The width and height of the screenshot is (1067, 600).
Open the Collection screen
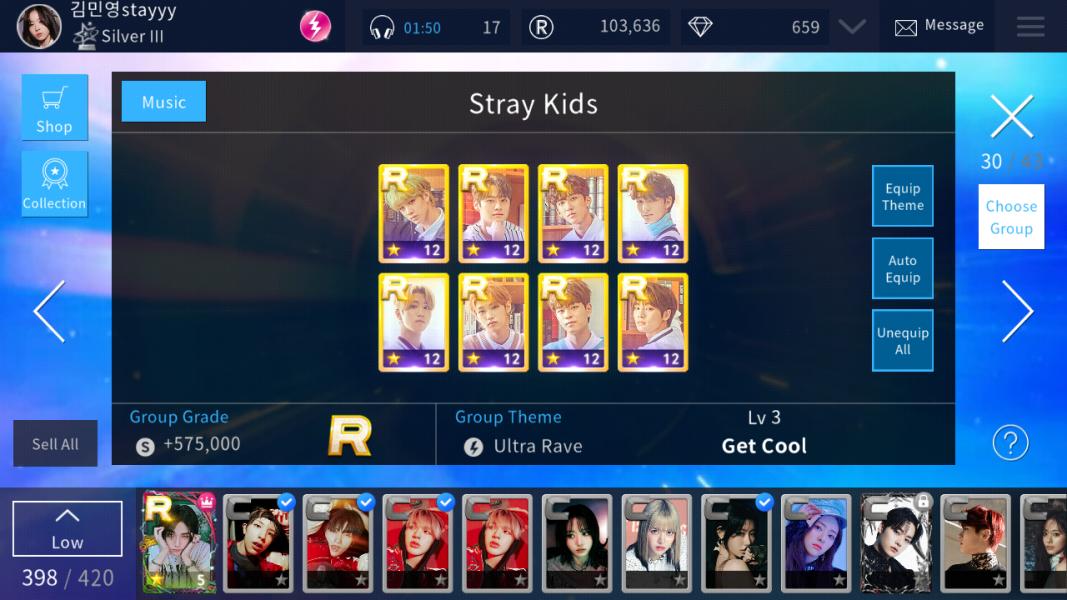point(54,184)
